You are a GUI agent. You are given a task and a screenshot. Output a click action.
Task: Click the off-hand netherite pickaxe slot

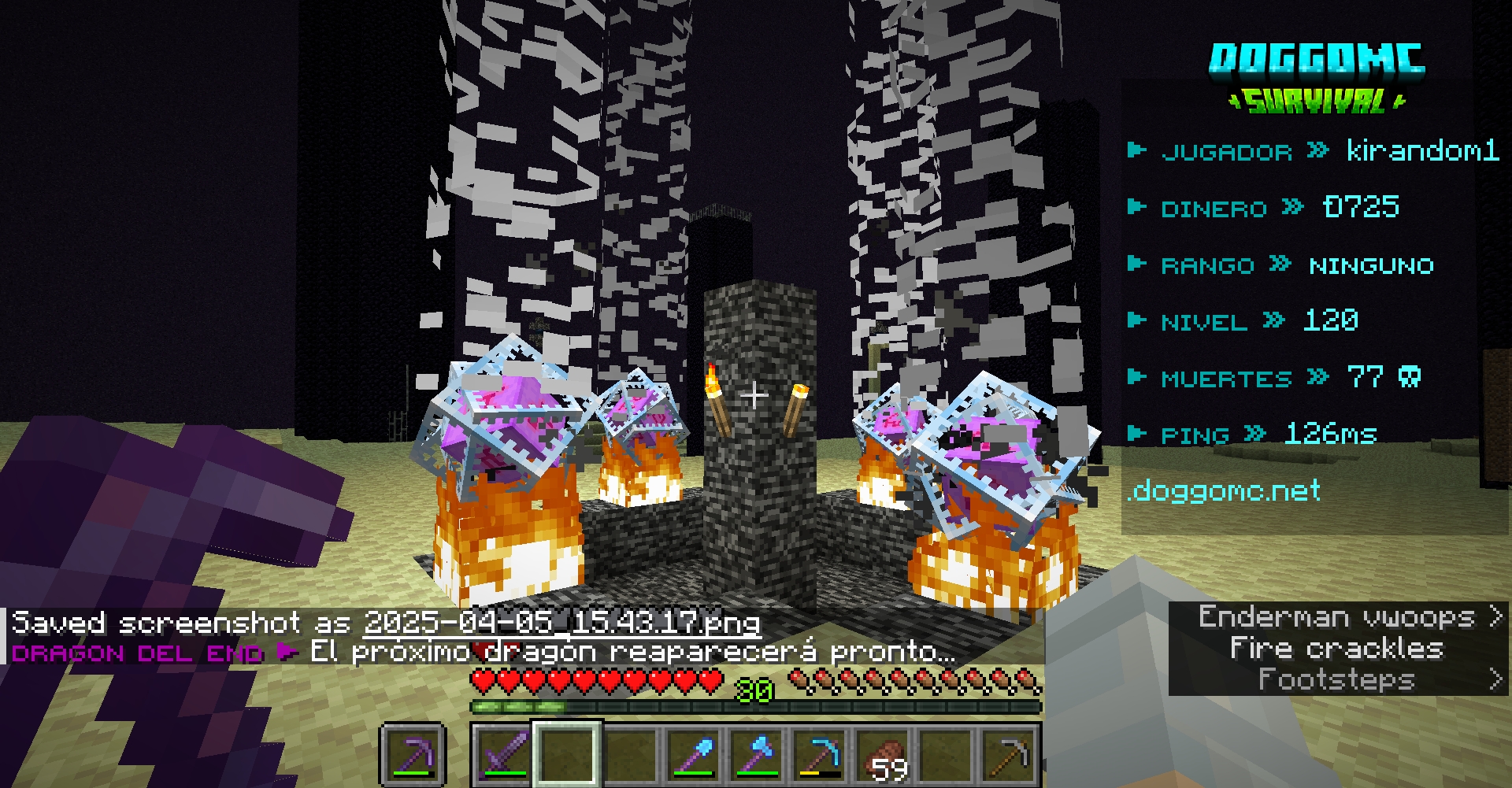point(413,754)
